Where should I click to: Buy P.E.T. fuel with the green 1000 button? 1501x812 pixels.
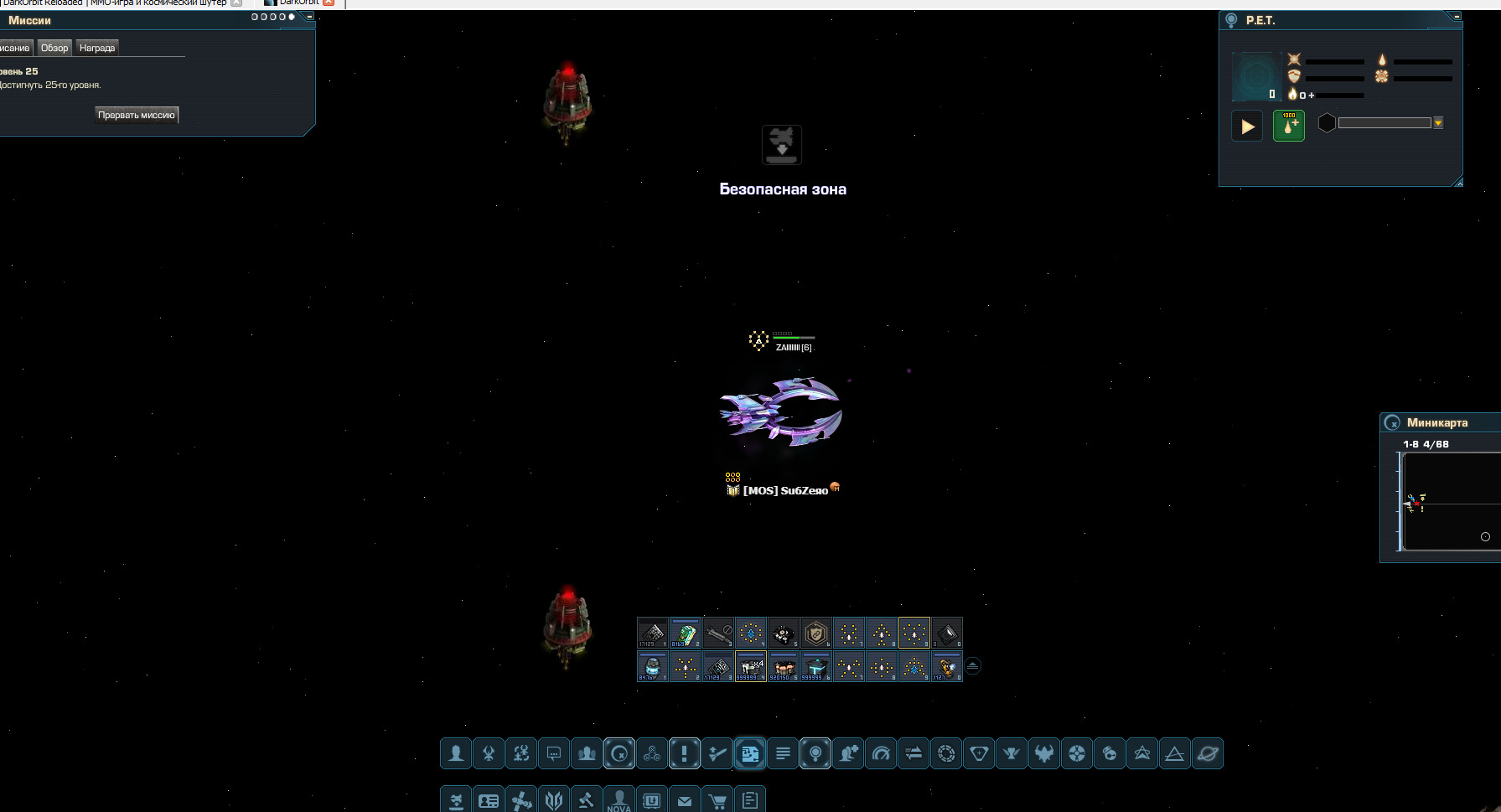pyautogui.click(x=1289, y=127)
